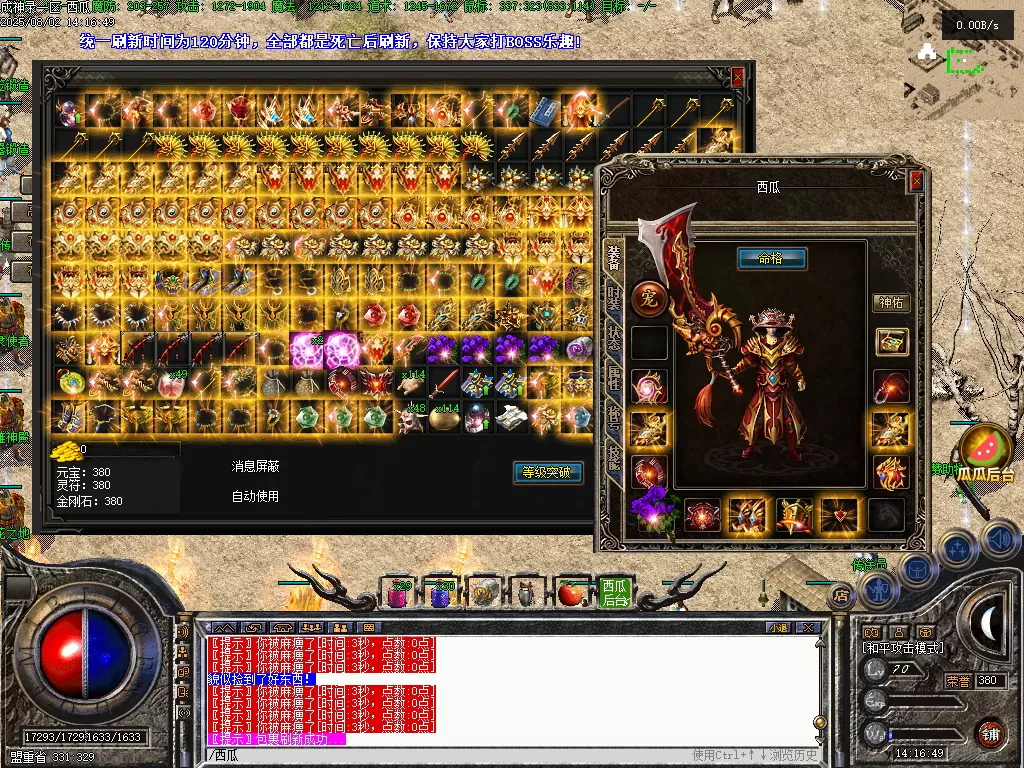The image size is (1024, 768).
Task: Switch to the 装备 equipment tab
Action: click(x=614, y=258)
